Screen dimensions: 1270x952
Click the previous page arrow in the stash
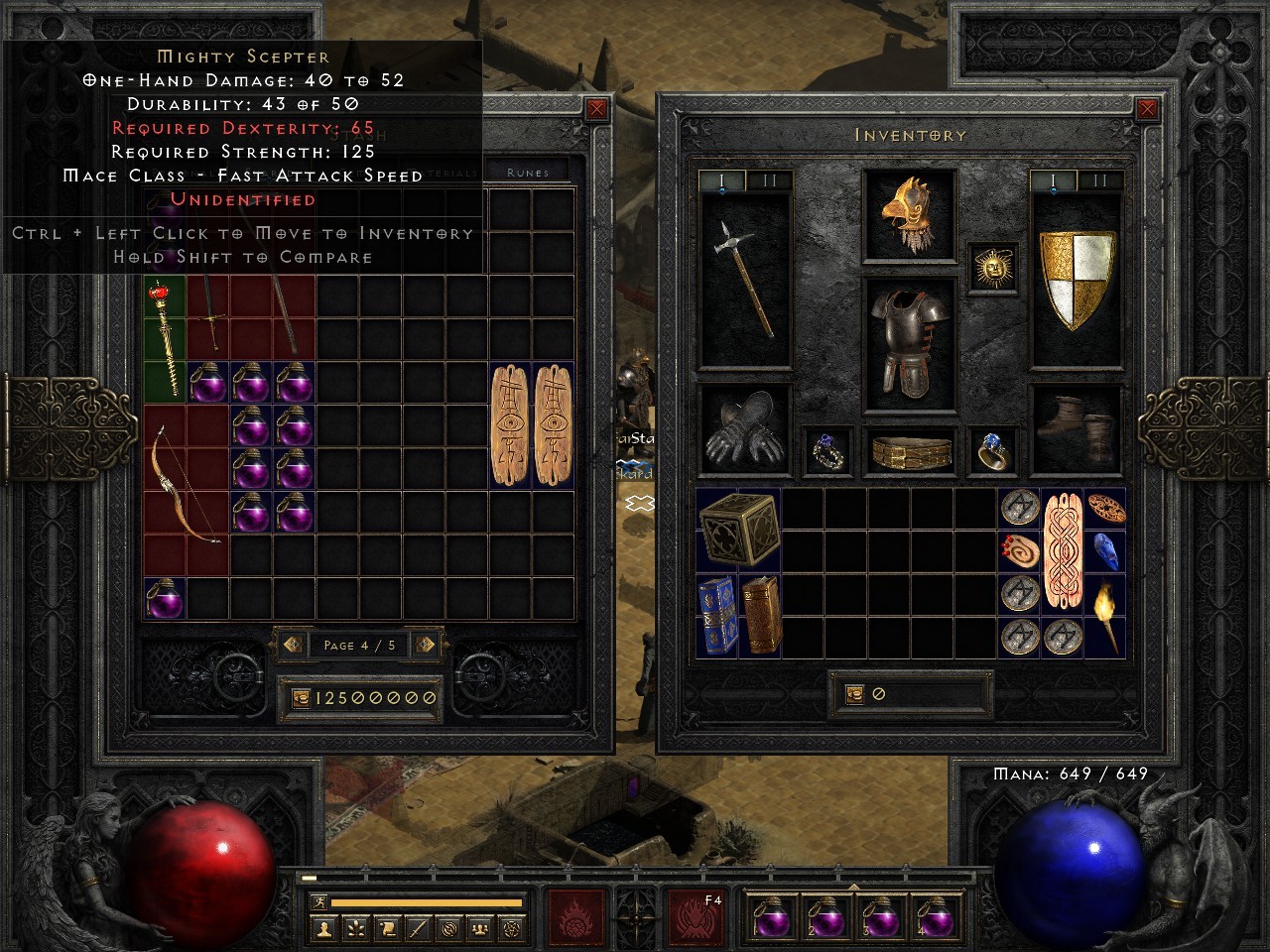[292, 645]
